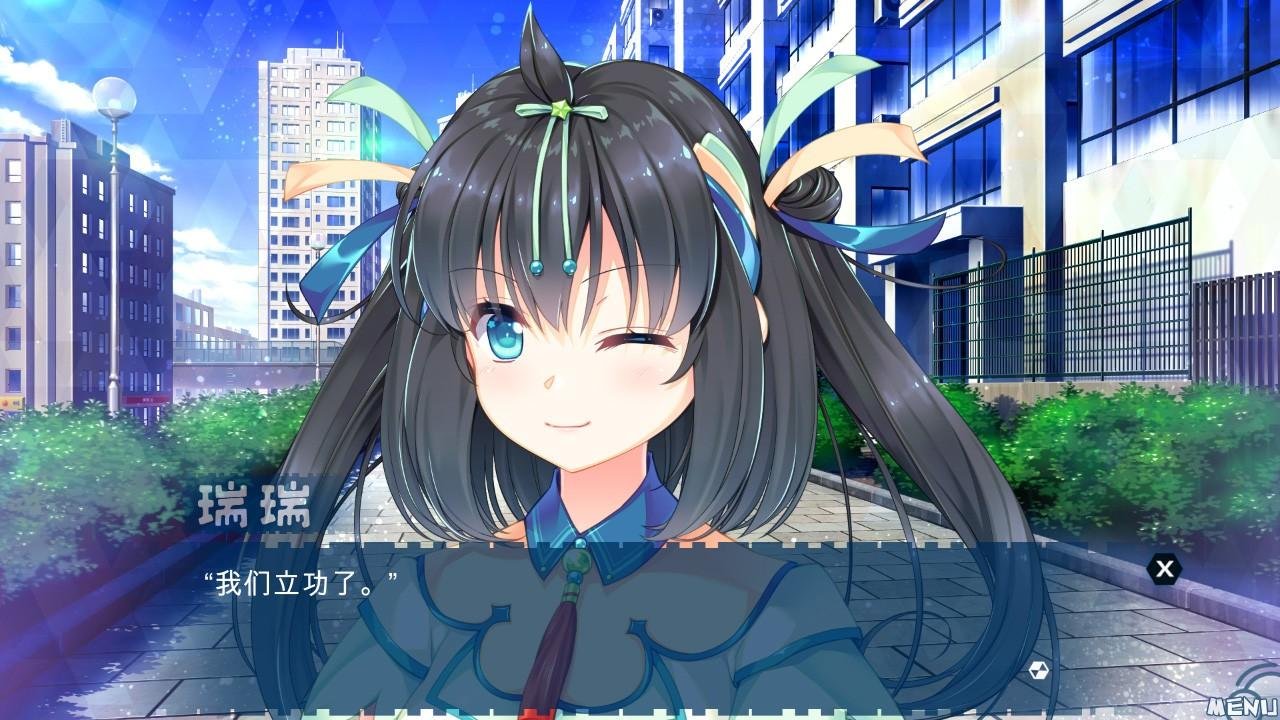Screen dimensions: 1280x720
Task: Toggle the dialogue window visibility with the X
Action: pos(1163,569)
